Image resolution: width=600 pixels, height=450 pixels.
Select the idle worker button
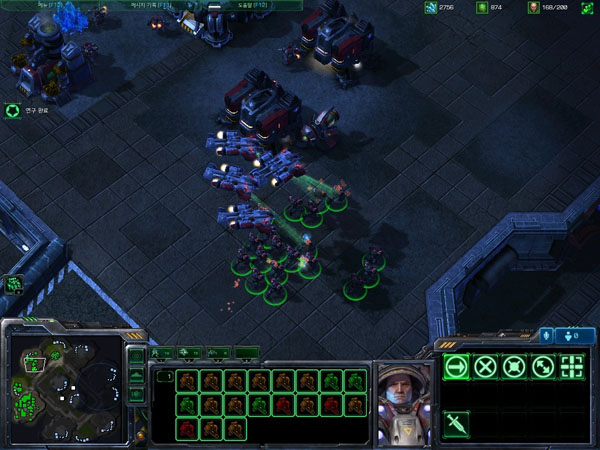click(14, 284)
